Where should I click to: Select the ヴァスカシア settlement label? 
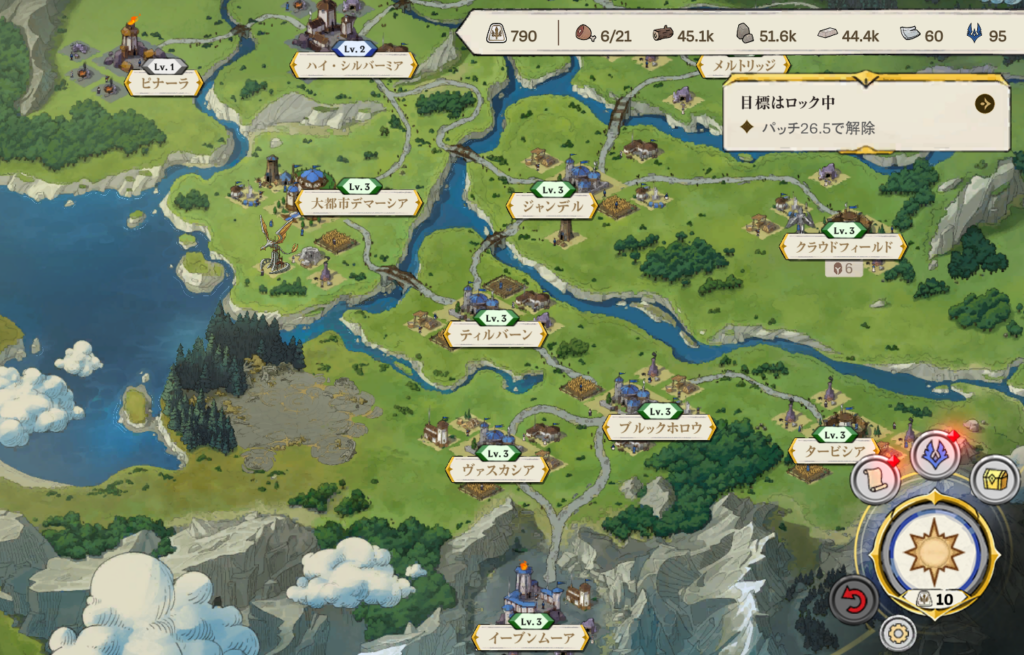(497, 469)
